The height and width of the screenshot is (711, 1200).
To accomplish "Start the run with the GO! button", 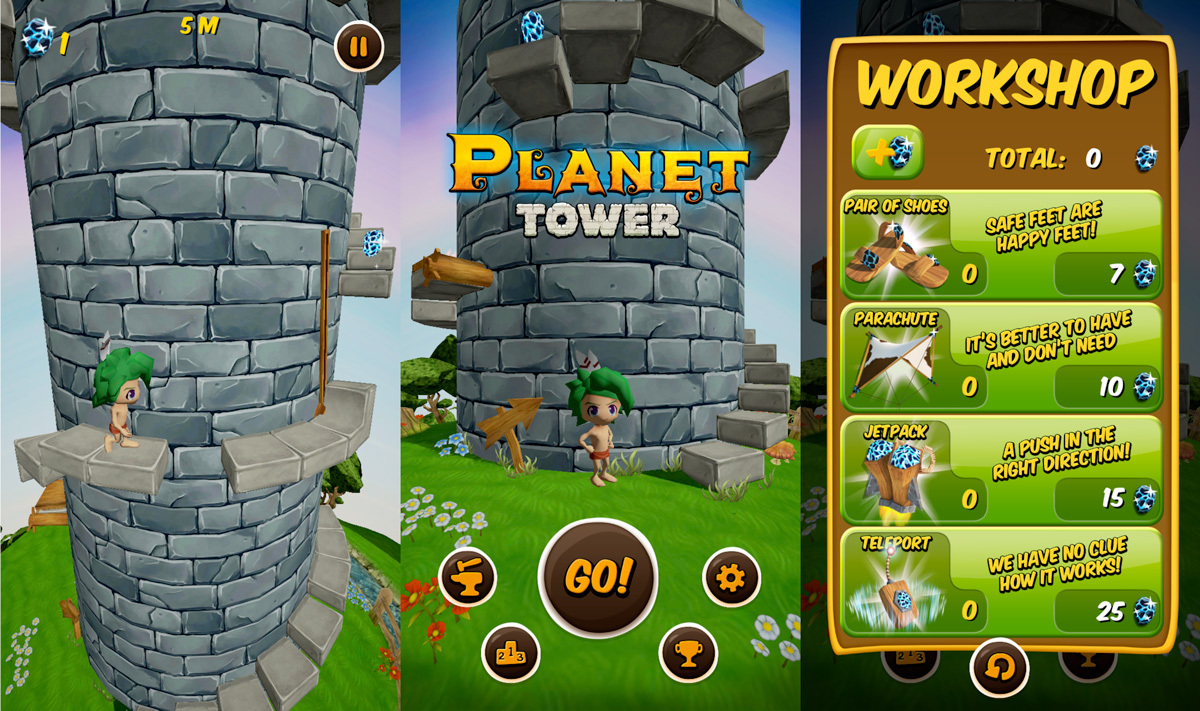I will point(598,577).
